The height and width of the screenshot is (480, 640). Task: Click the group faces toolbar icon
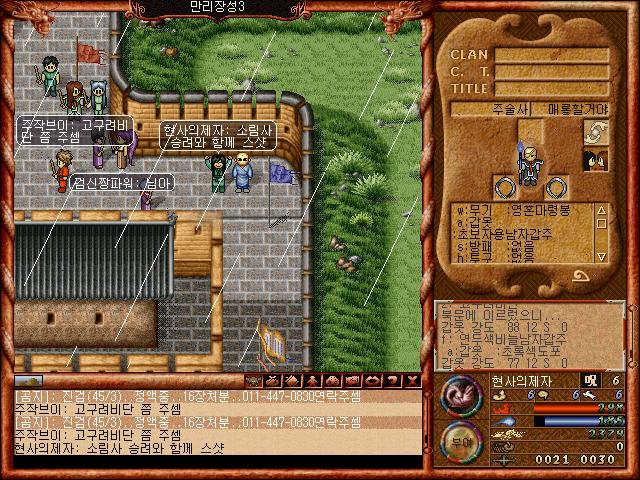point(331,381)
